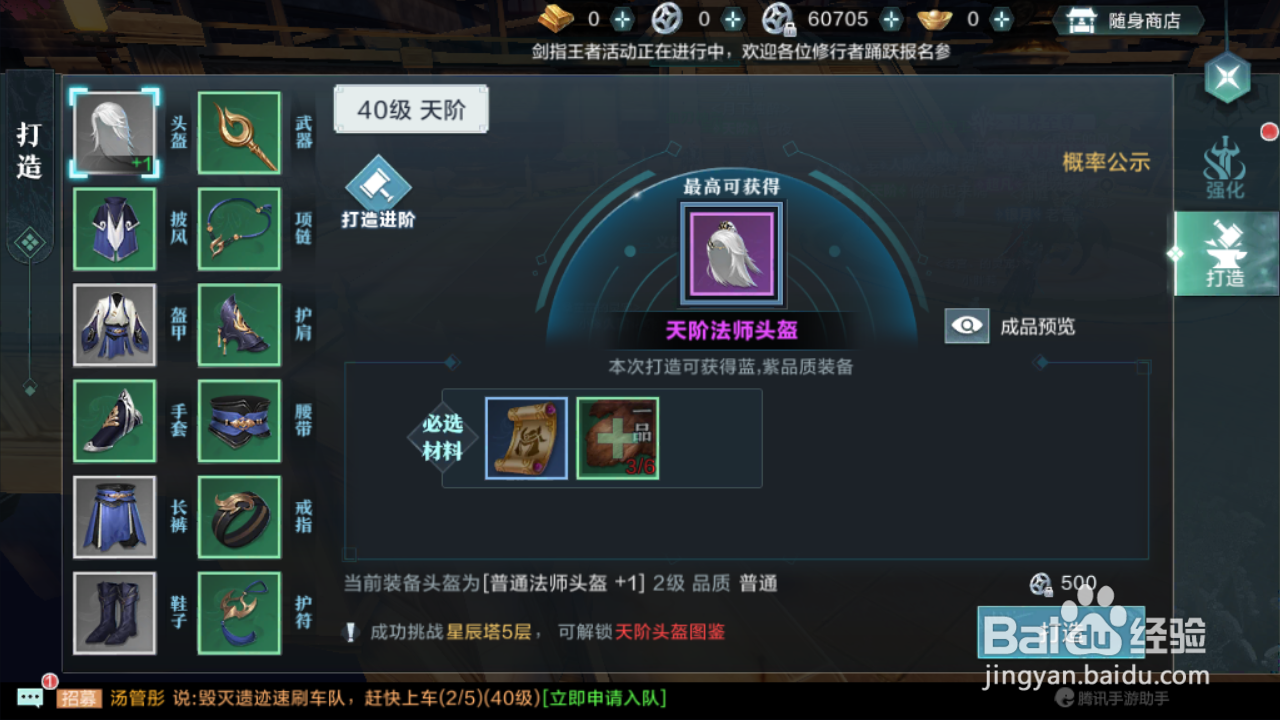Select the 手套 gloves equipment slot
The height and width of the screenshot is (720, 1280).
point(114,421)
